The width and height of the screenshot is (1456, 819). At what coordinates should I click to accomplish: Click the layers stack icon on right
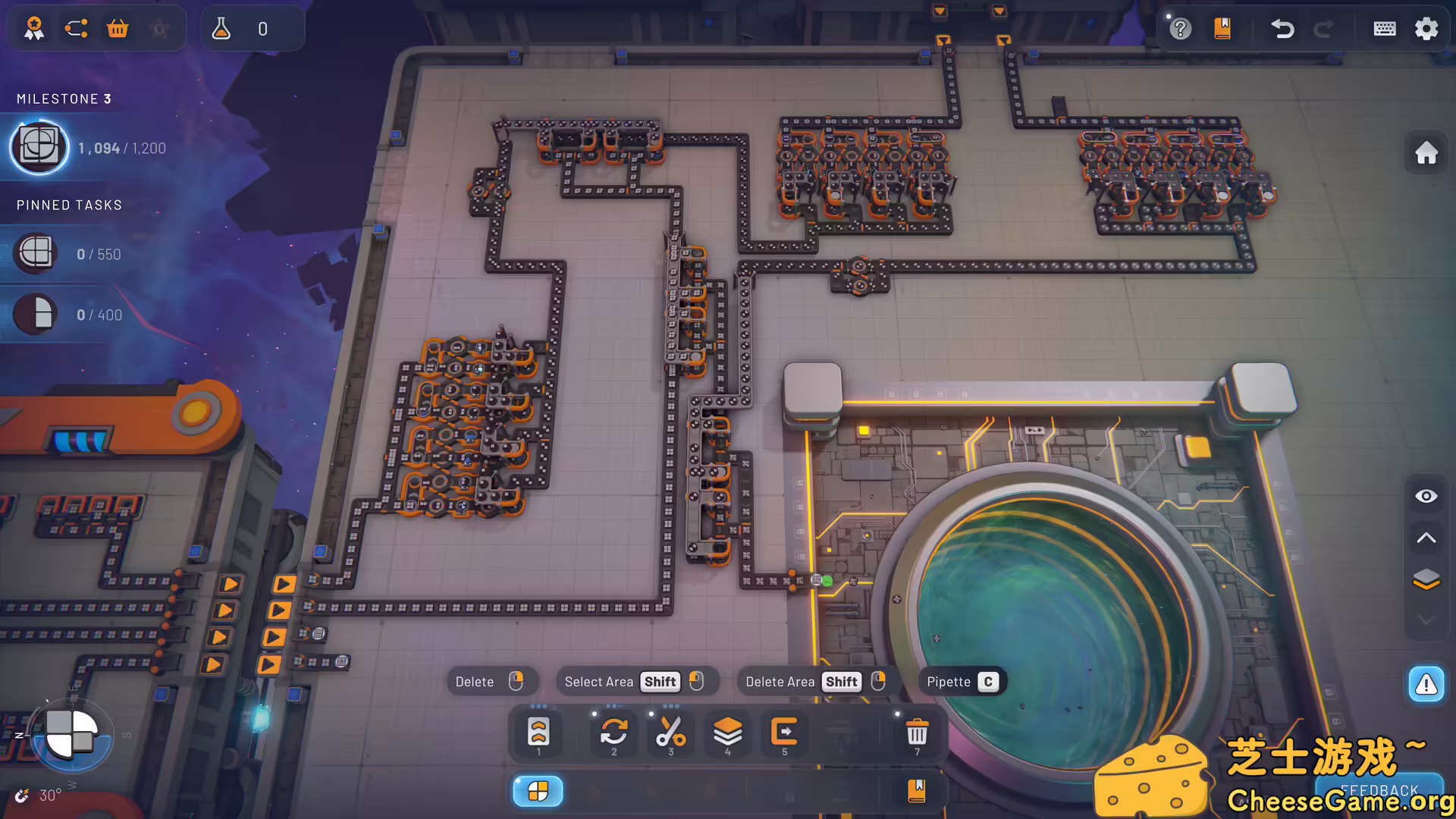click(x=1426, y=579)
